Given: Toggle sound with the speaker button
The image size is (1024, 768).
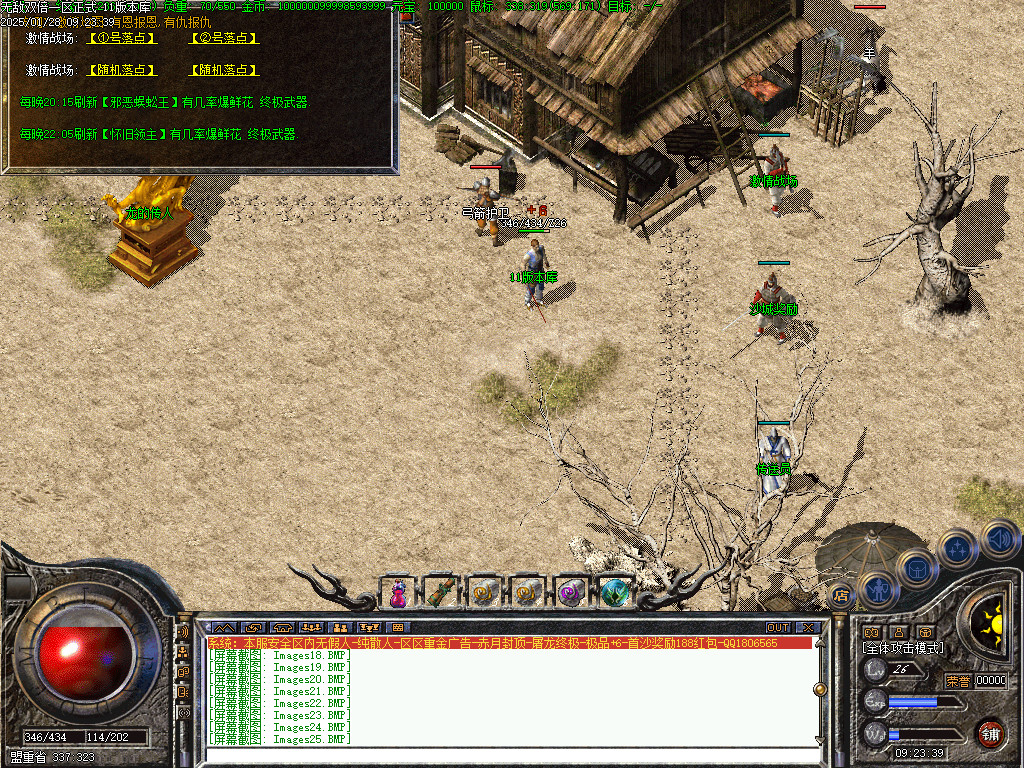Looking at the screenshot, I should (999, 538).
